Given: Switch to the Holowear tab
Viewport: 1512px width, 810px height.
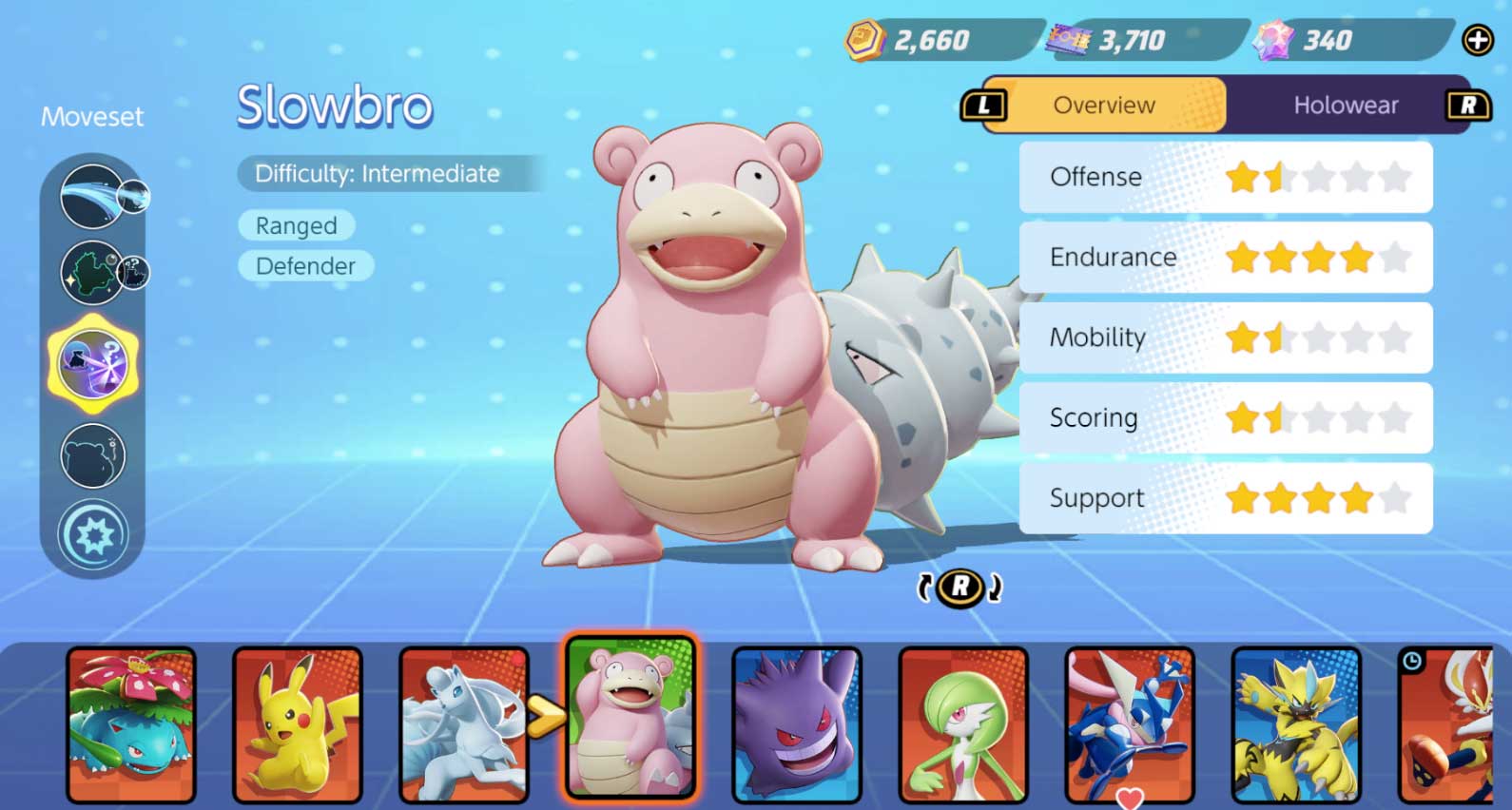Looking at the screenshot, I should [x=1347, y=105].
